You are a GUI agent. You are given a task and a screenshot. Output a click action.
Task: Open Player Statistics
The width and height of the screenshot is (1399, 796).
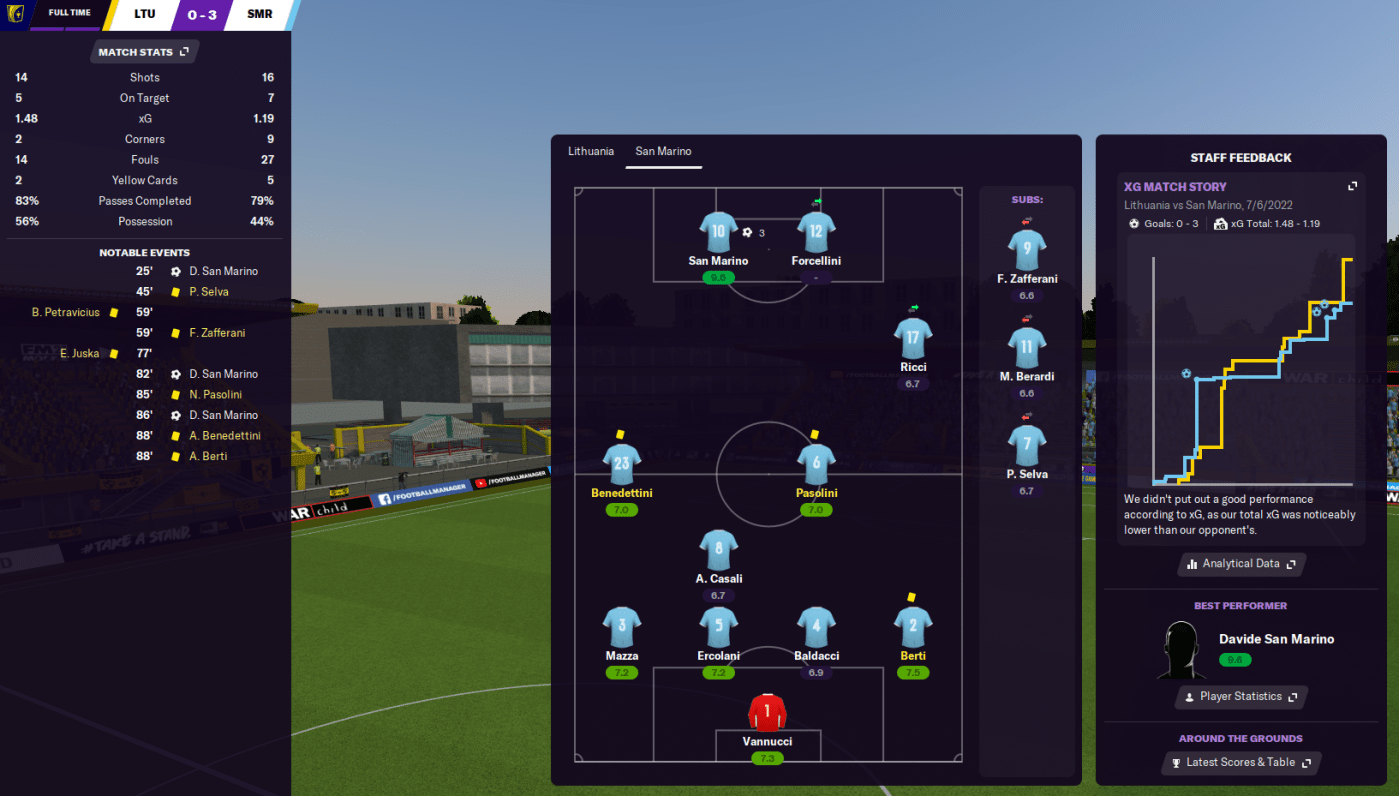(x=1240, y=697)
